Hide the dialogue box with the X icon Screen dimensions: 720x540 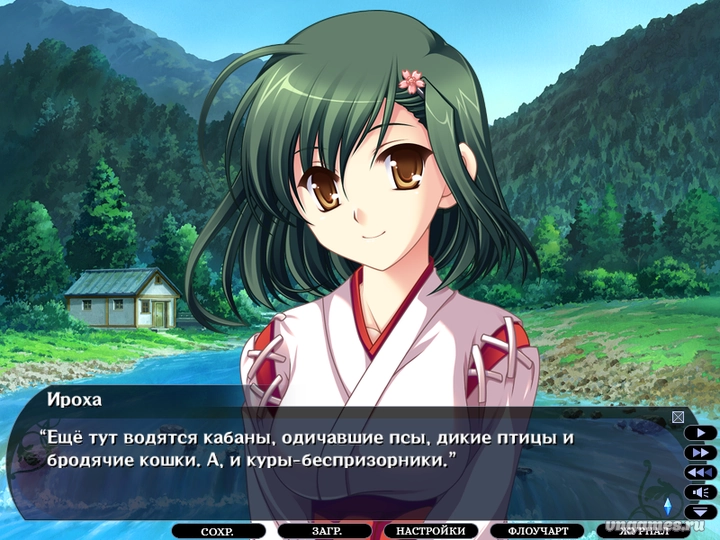[x=678, y=417]
